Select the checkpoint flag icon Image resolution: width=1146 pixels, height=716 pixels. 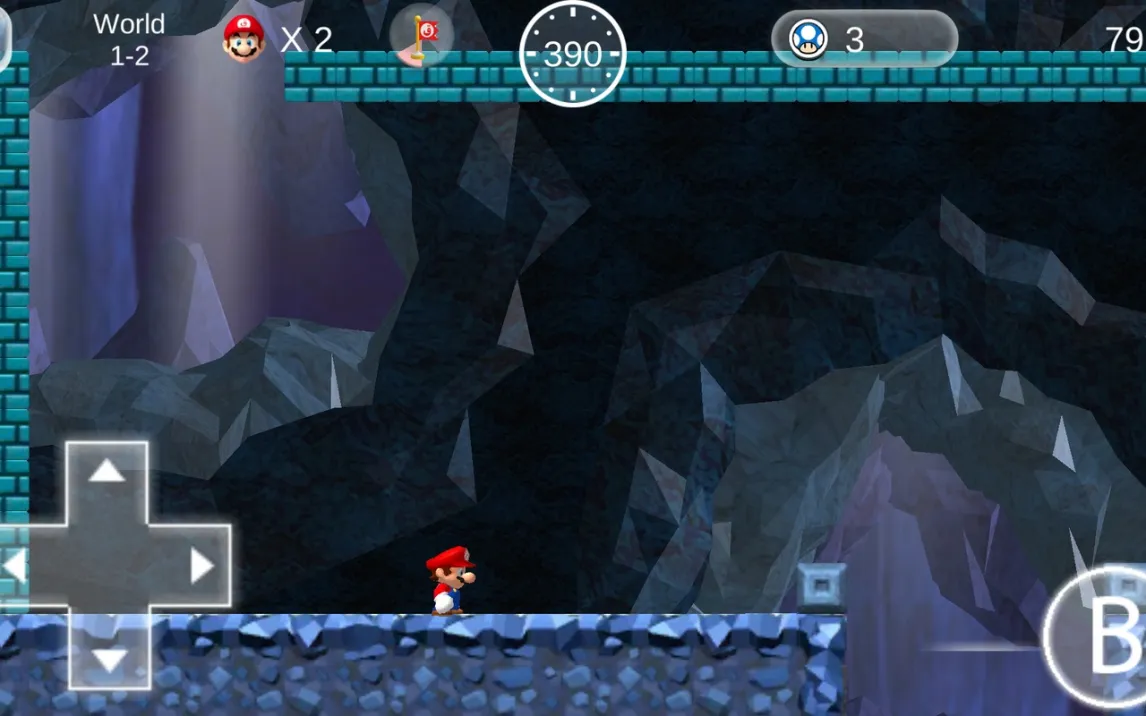(421, 38)
